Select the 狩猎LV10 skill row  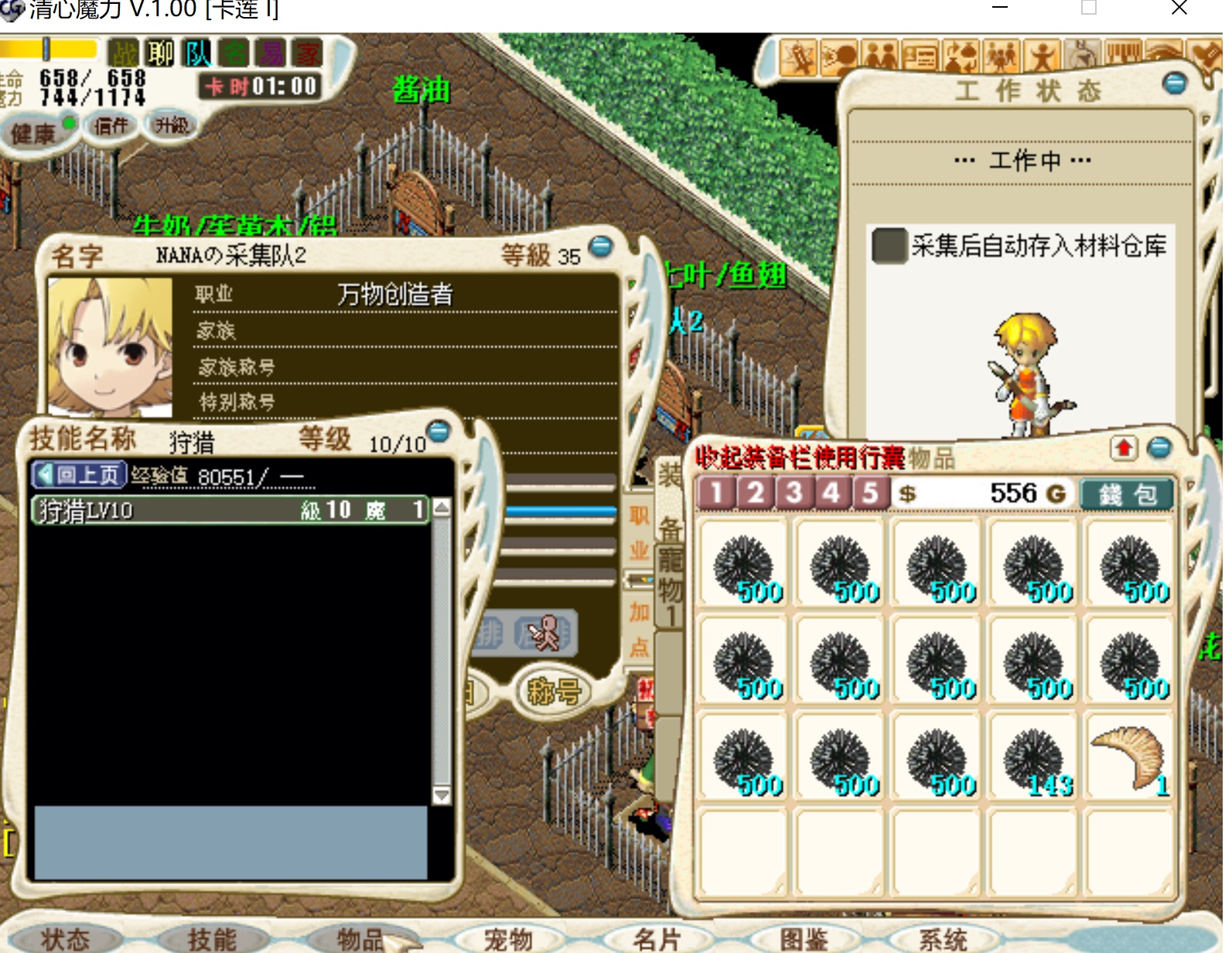click(x=230, y=510)
